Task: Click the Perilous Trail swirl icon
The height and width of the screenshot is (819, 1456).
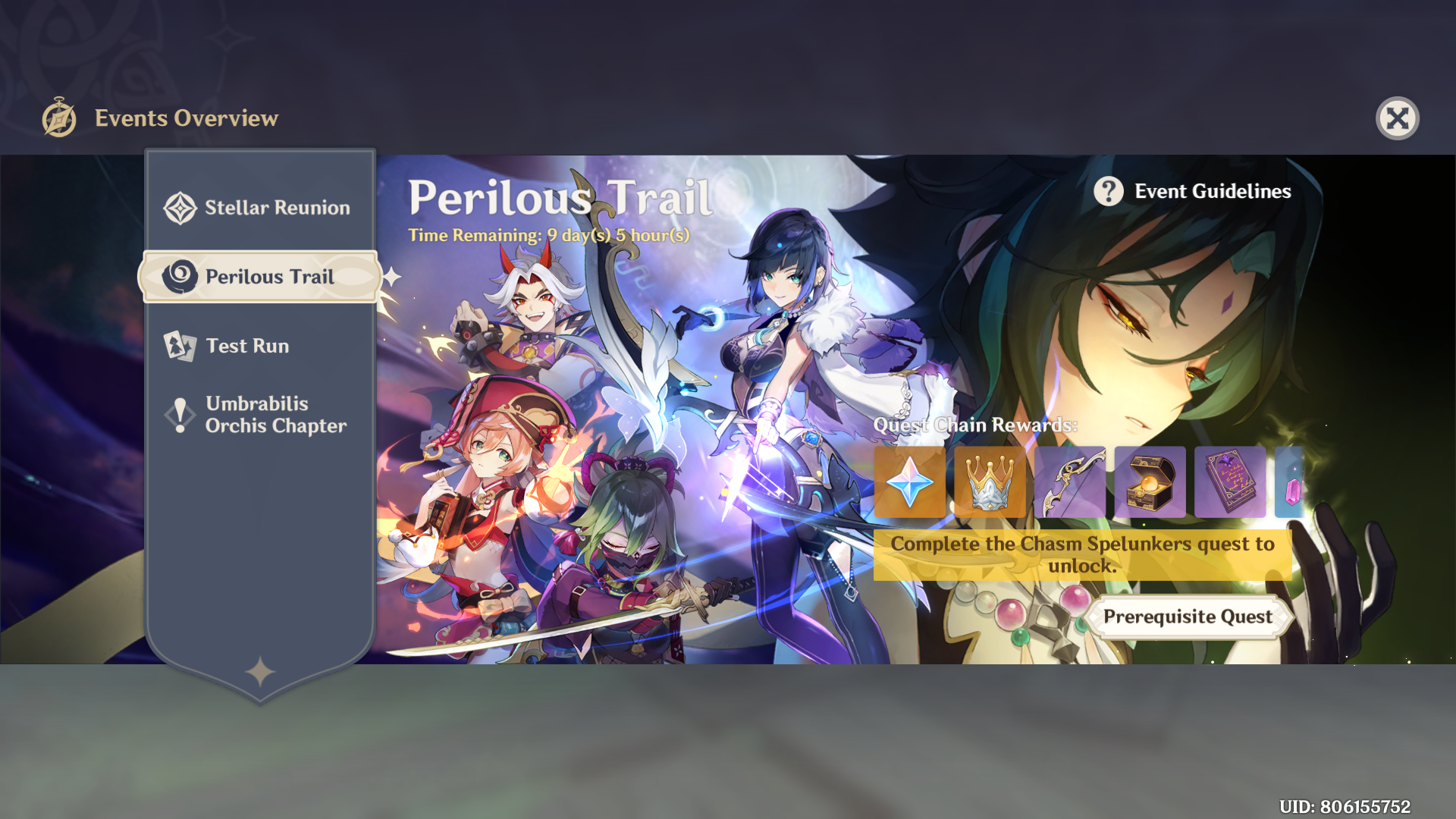Action: [x=180, y=277]
